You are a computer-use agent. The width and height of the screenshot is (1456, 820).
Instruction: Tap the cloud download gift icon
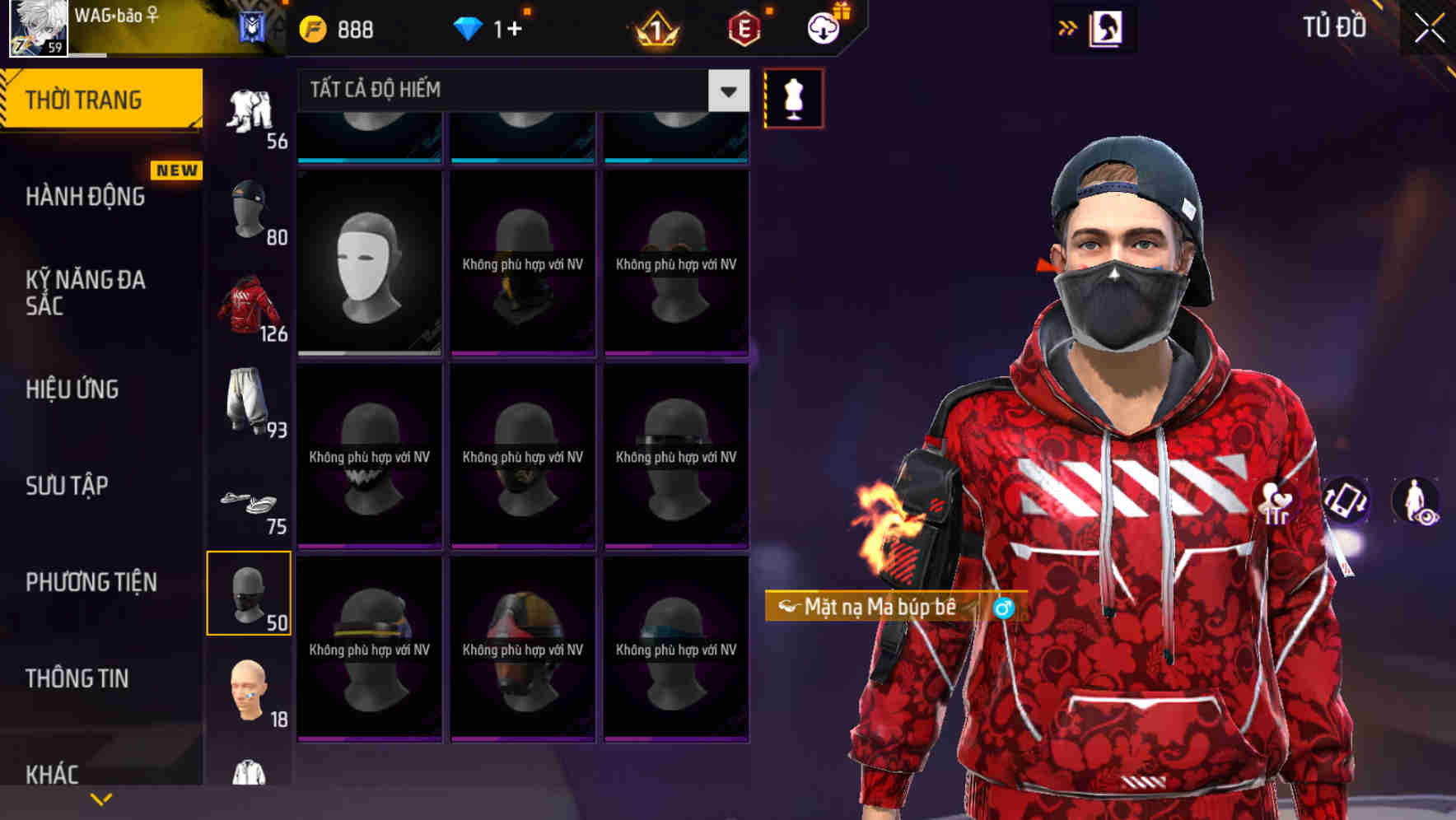point(823,27)
